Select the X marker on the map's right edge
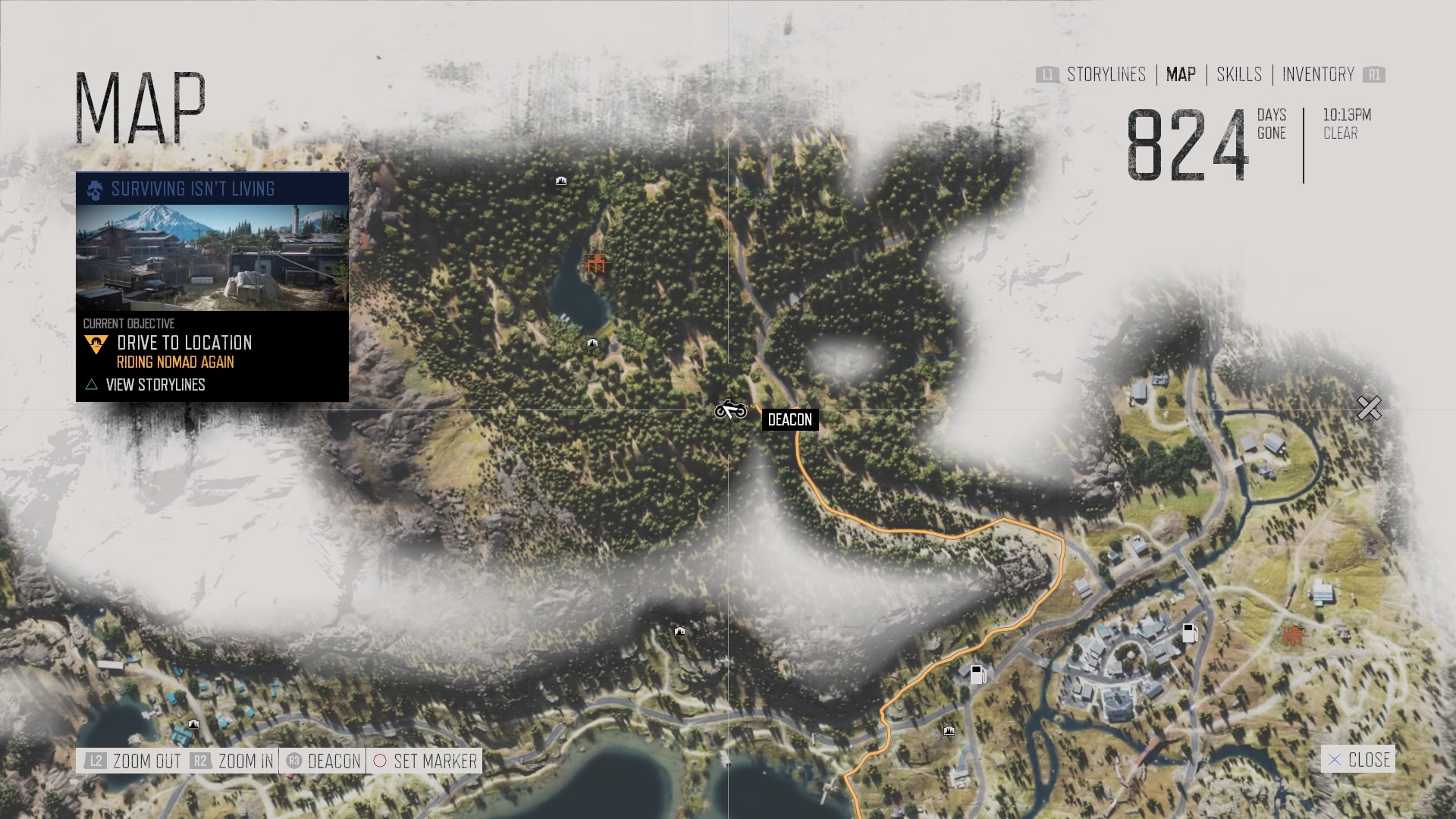 point(1370,408)
